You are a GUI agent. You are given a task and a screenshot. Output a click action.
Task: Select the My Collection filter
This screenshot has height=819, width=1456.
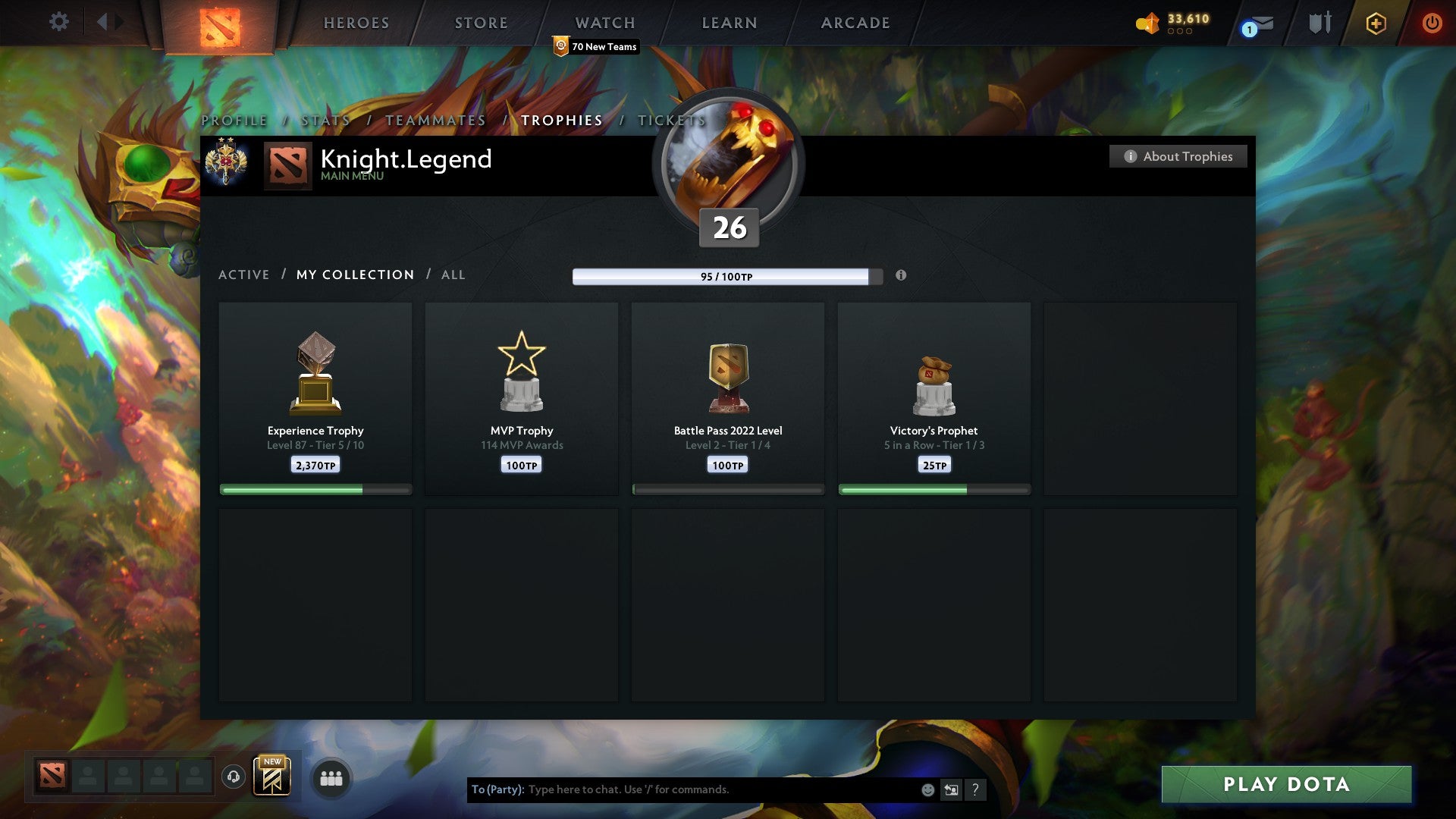[354, 275]
